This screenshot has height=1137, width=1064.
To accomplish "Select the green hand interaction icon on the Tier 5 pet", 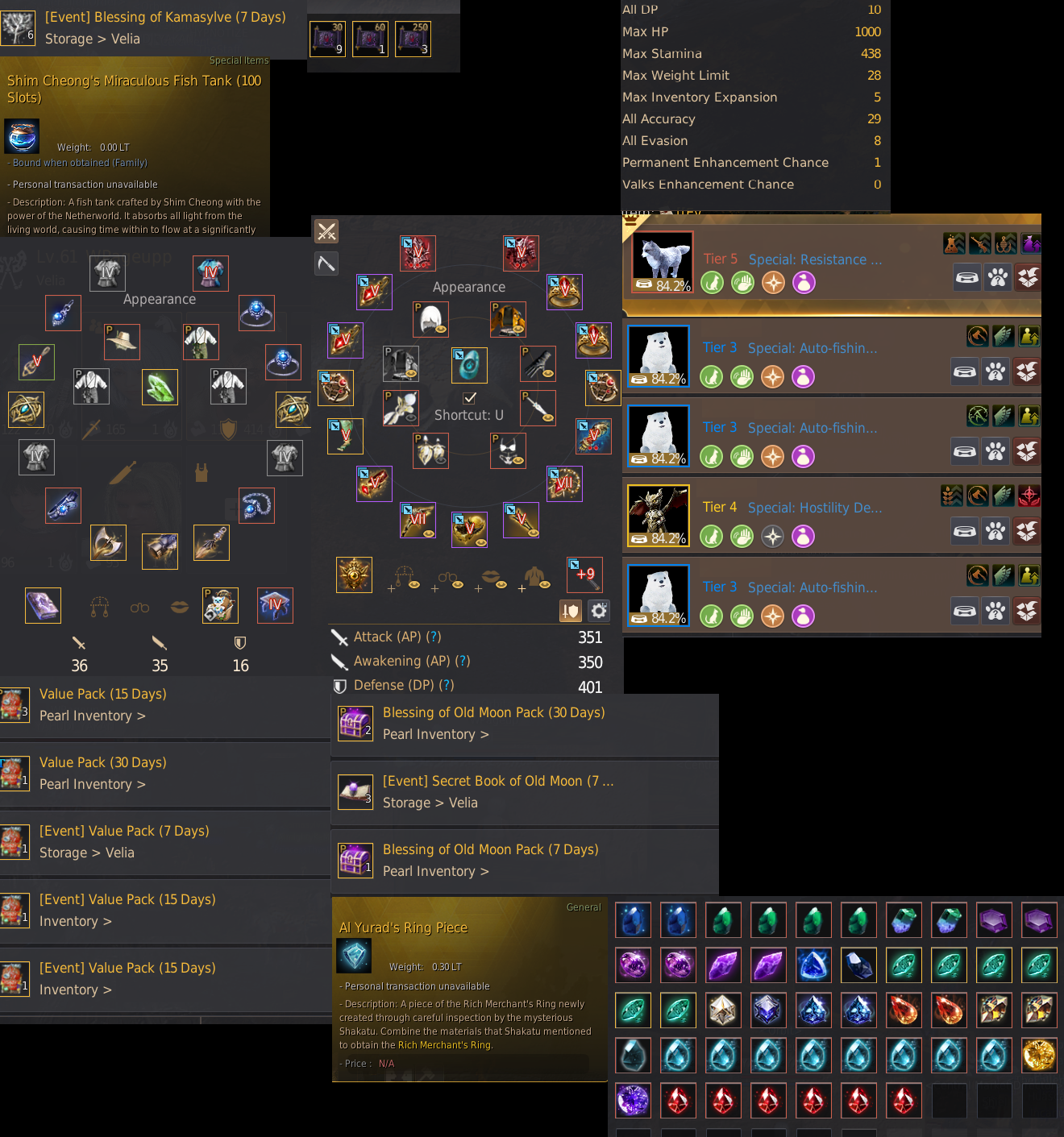I will coord(742,283).
